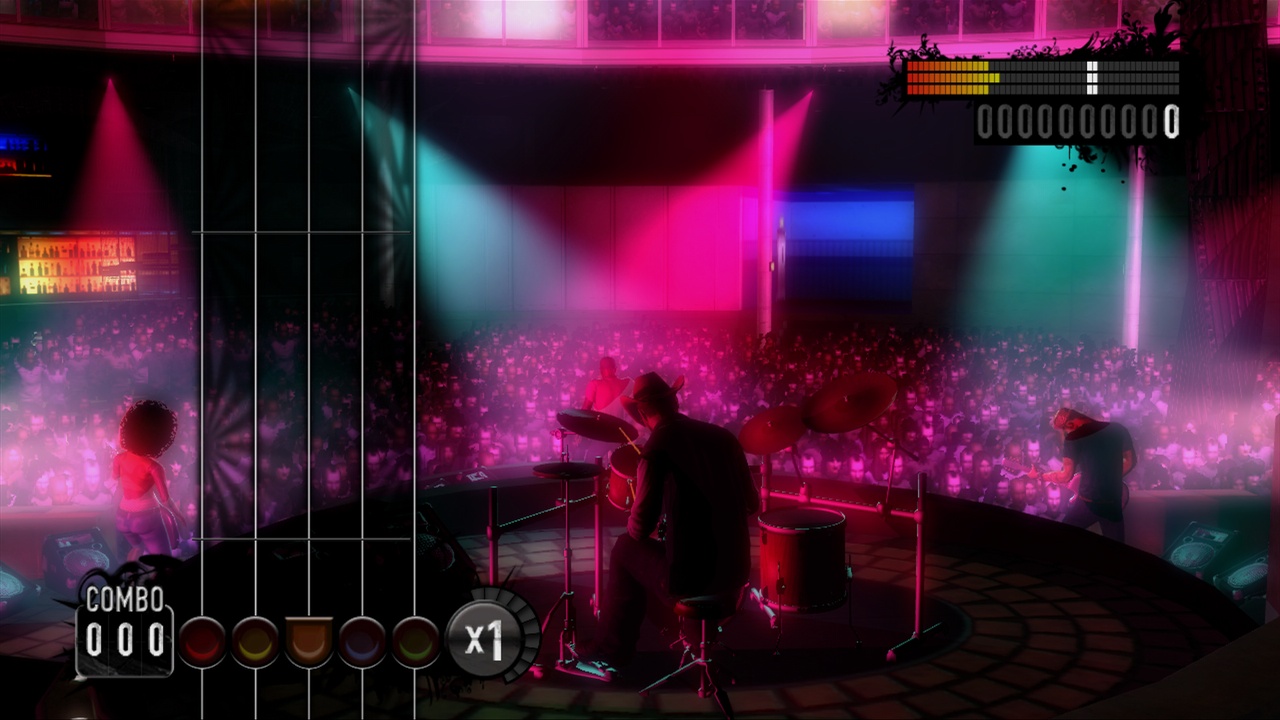This screenshot has height=720, width=1280.
Task: Select the blue fret button
Action: click(362, 641)
